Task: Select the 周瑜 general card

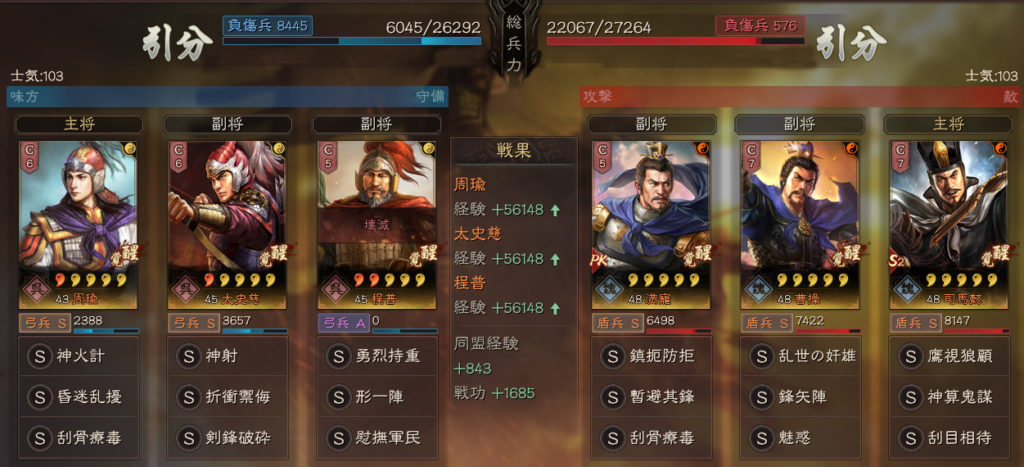Action: (x=79, y=222)
